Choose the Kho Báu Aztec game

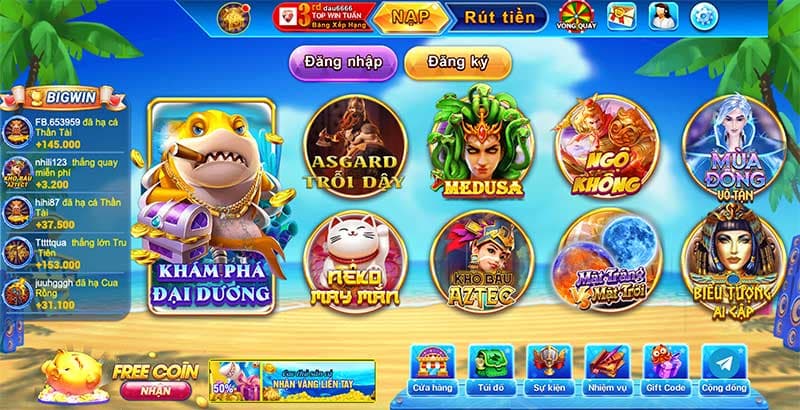point(481,260)
